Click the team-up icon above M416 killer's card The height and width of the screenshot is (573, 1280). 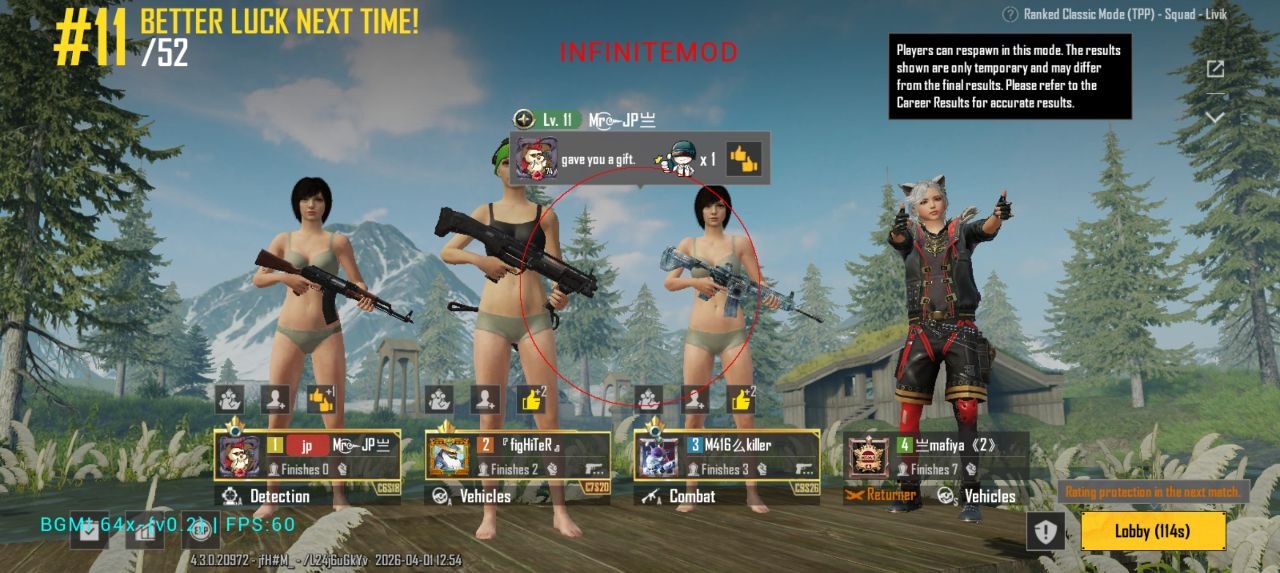point(649,399)
